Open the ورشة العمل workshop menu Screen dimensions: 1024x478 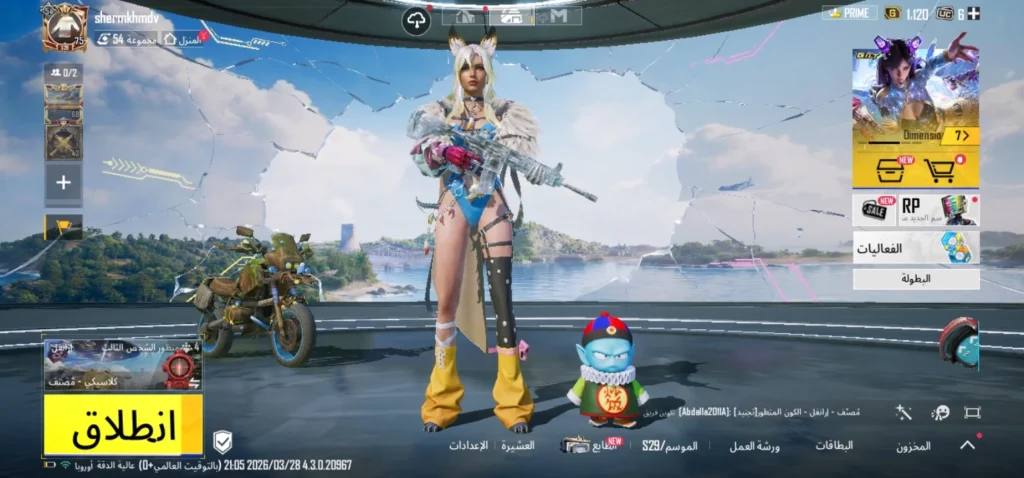pyautogui.click(x=755, y=446)
